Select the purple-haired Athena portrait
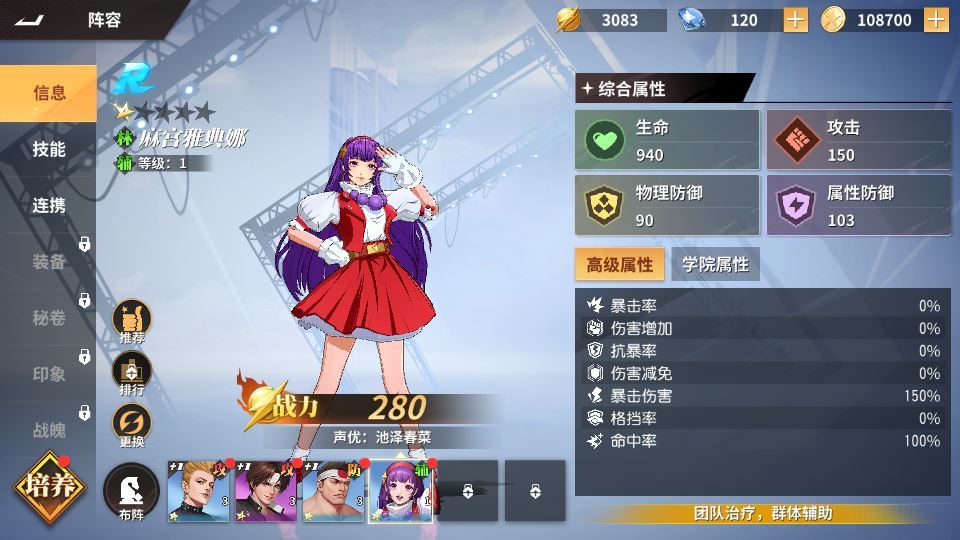 401,491
